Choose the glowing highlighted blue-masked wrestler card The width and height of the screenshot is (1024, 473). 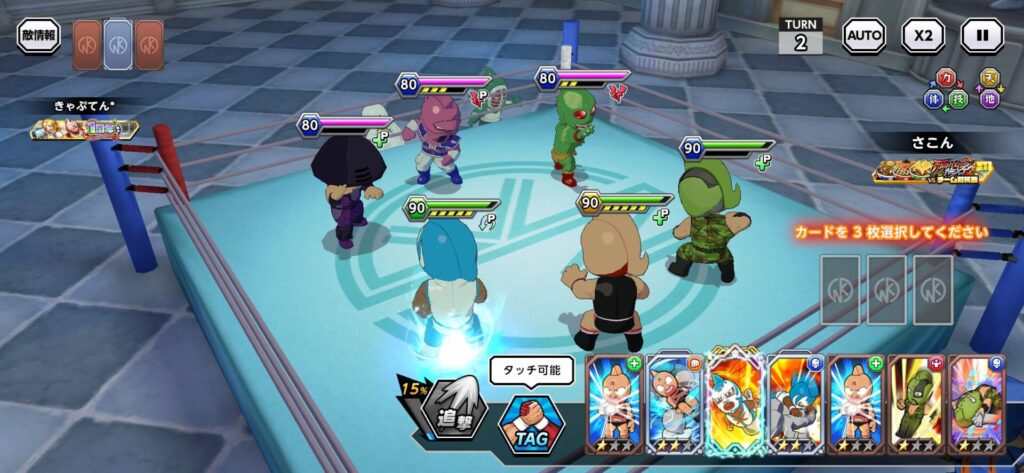point(733,403)
